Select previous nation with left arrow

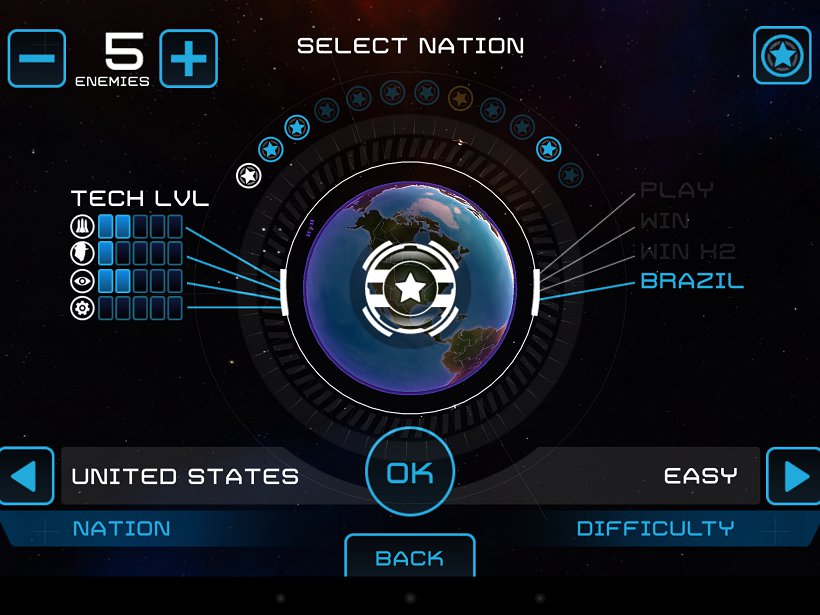coord(26,476)
